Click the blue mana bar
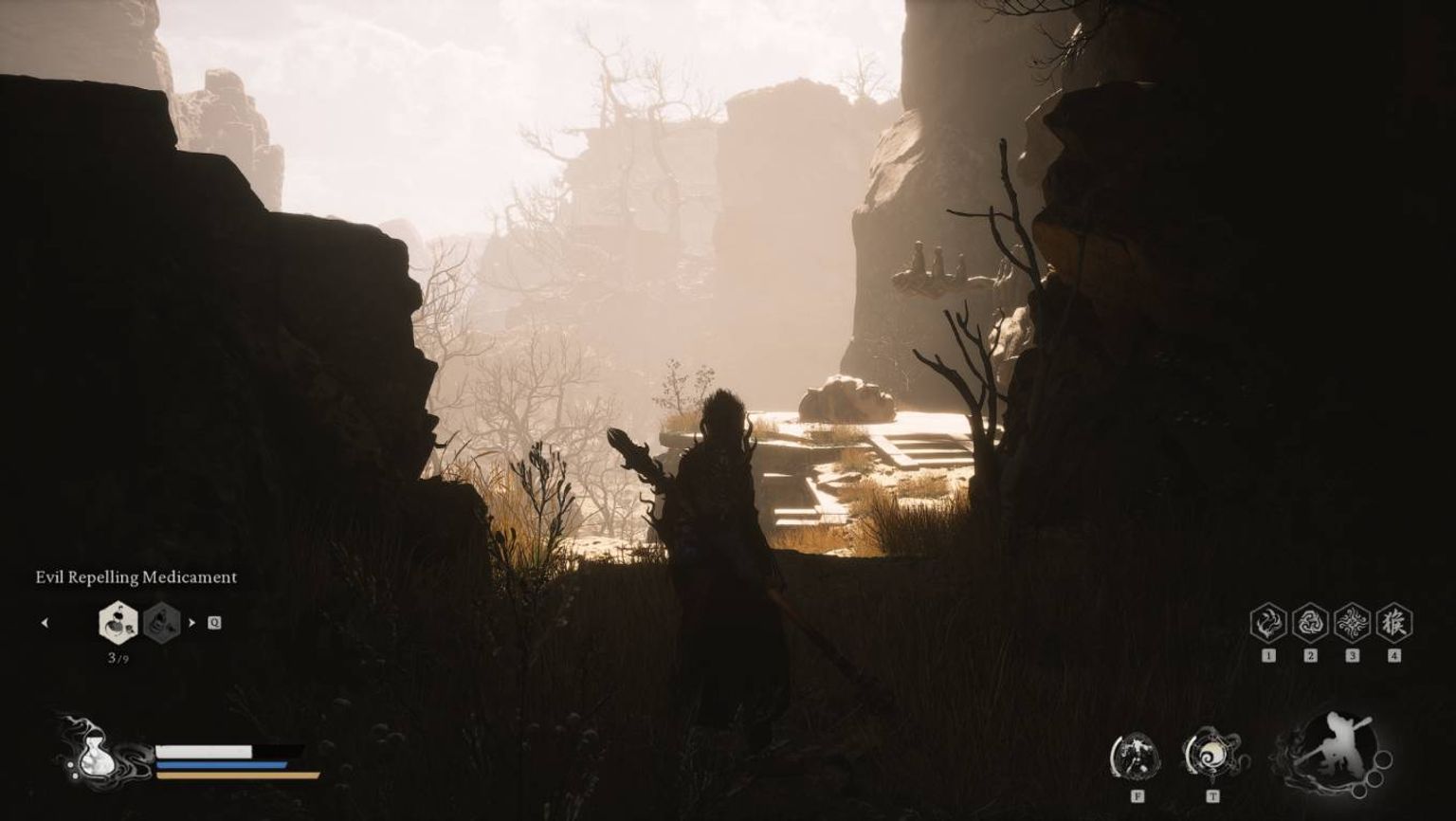1456x821 pixels. tap(221, 765)
